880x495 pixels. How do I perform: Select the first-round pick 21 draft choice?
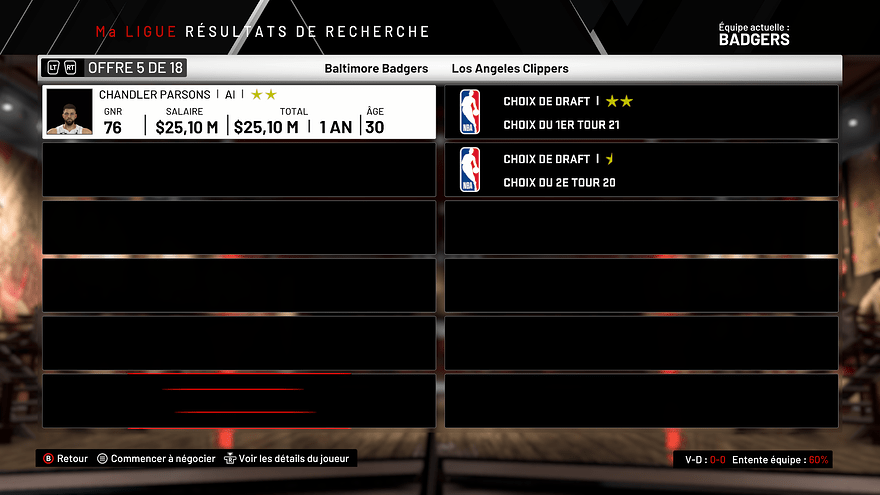coord(641,112)
